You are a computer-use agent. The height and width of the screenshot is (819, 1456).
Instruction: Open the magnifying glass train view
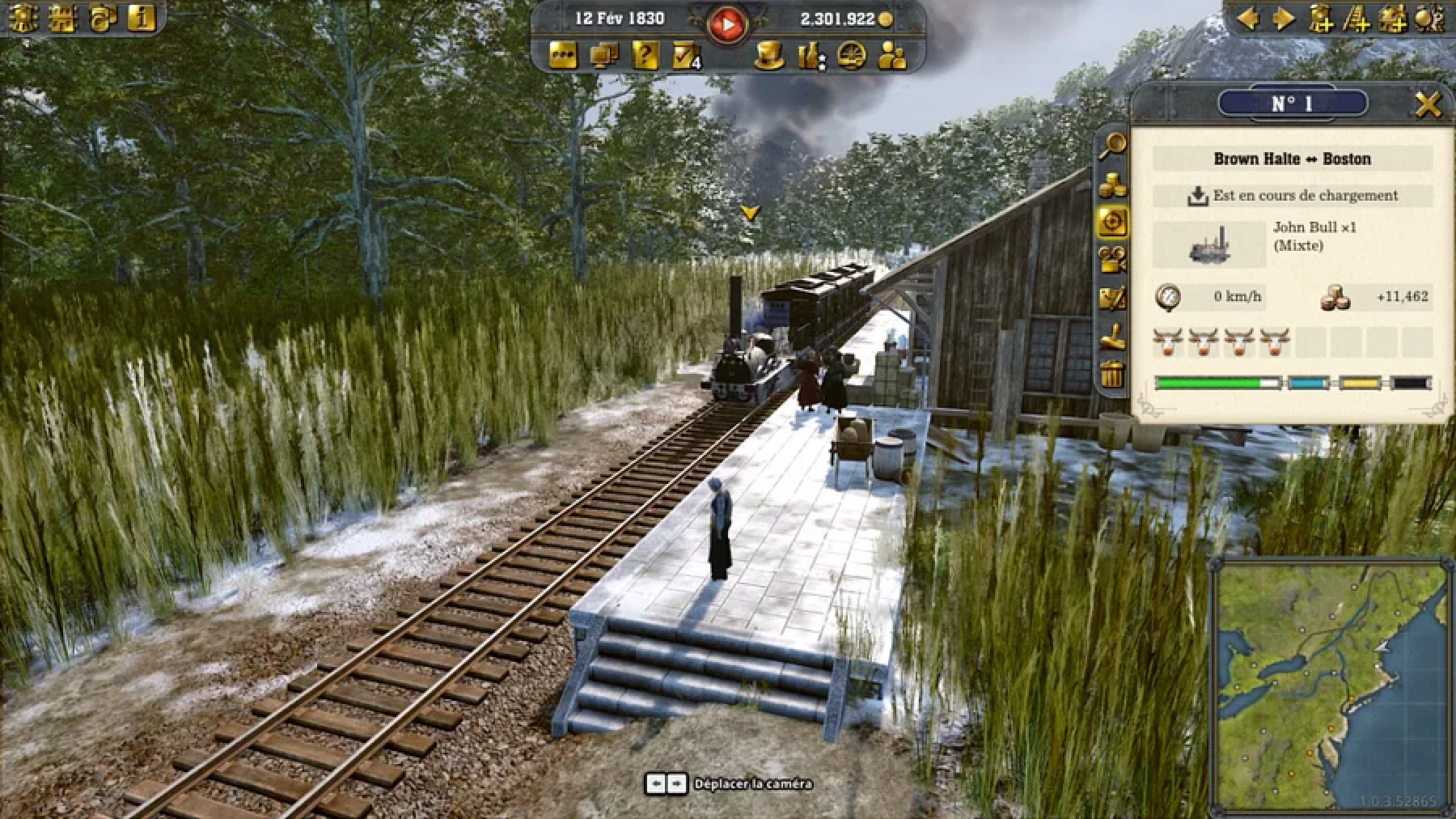[1114, 146]
